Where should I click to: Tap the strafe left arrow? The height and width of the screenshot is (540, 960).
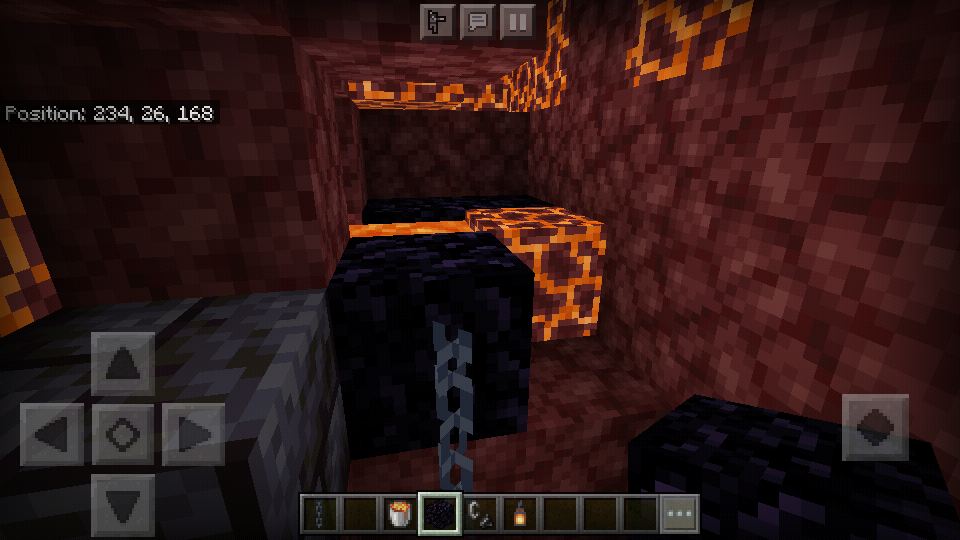53,434
